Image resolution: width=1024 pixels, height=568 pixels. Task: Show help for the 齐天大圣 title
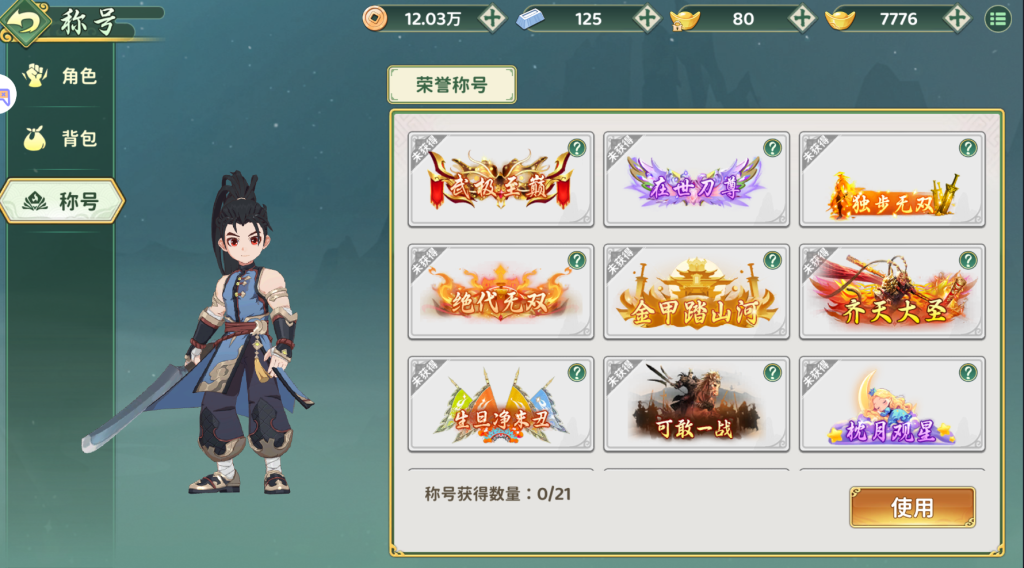pos(968,260)
